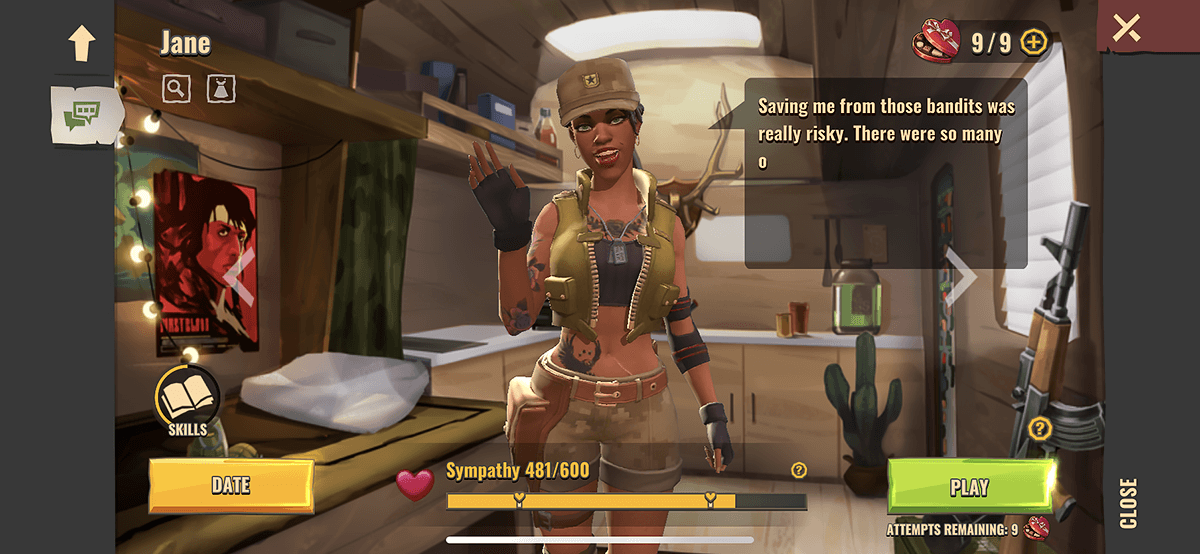
Task: Open the green chat bubble tab
Action: point(82,116)
